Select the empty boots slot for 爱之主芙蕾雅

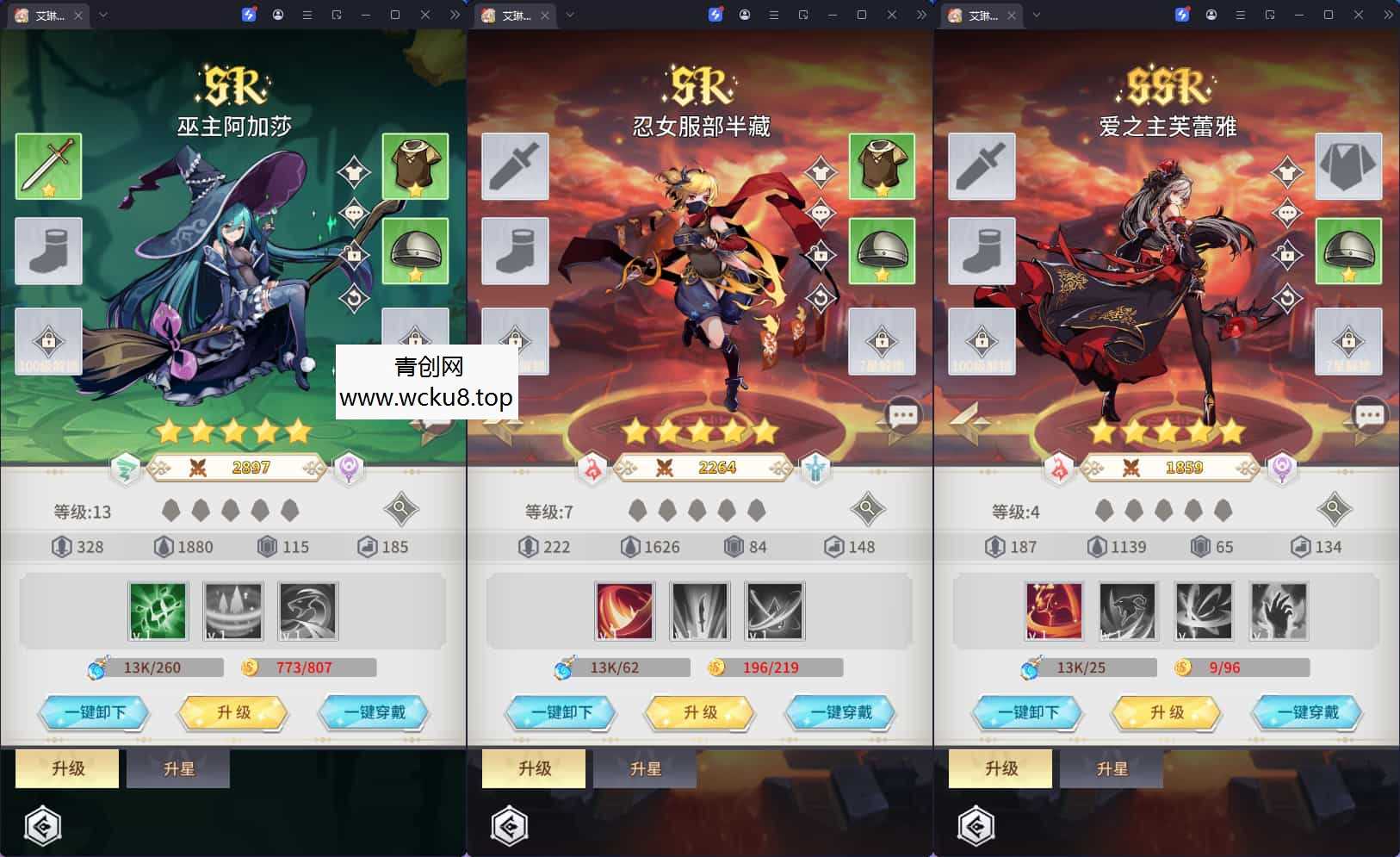tap(982, 251)
